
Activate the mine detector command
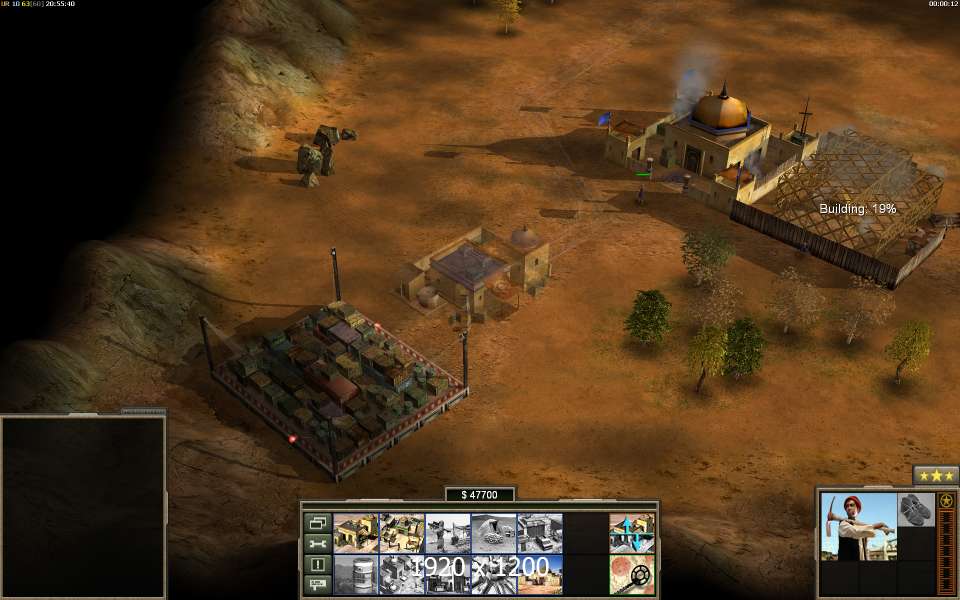pos(631,574)
